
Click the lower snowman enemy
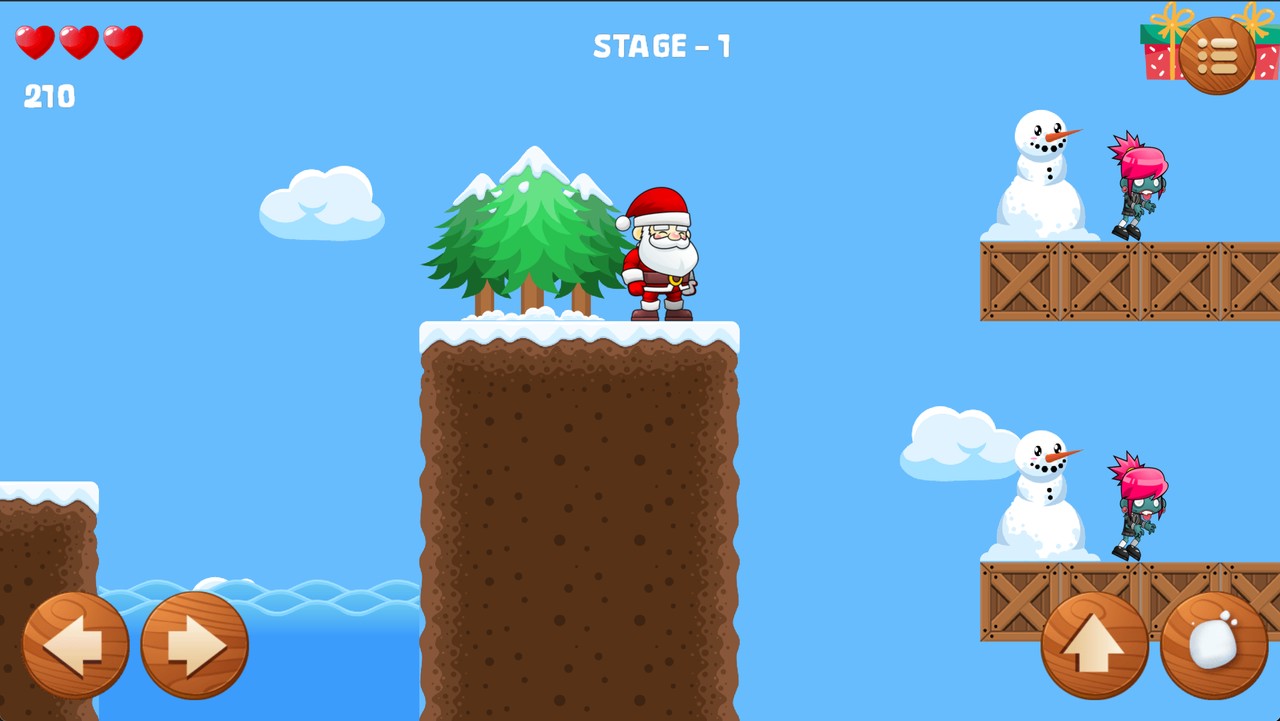[1043, 490]
